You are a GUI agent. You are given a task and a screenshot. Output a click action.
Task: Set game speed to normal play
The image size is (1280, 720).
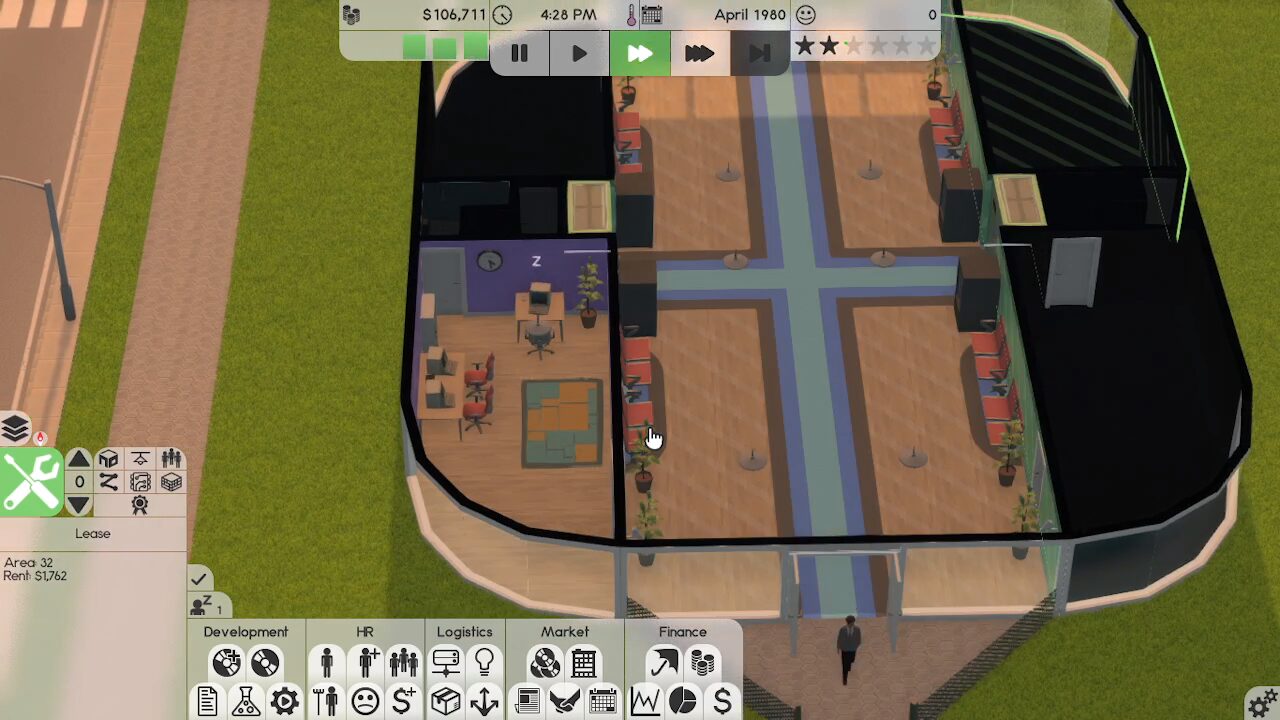pos(579,53)
